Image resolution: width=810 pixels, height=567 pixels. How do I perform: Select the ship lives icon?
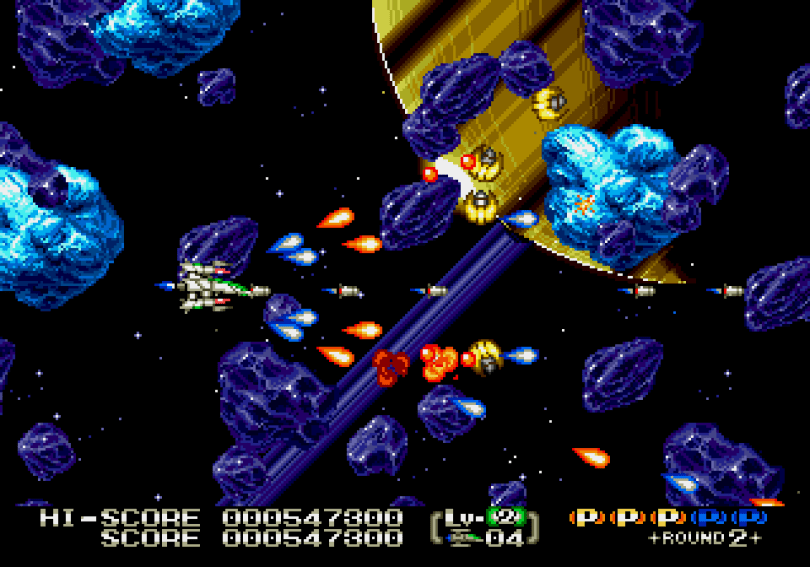click(x=464, y=538)
